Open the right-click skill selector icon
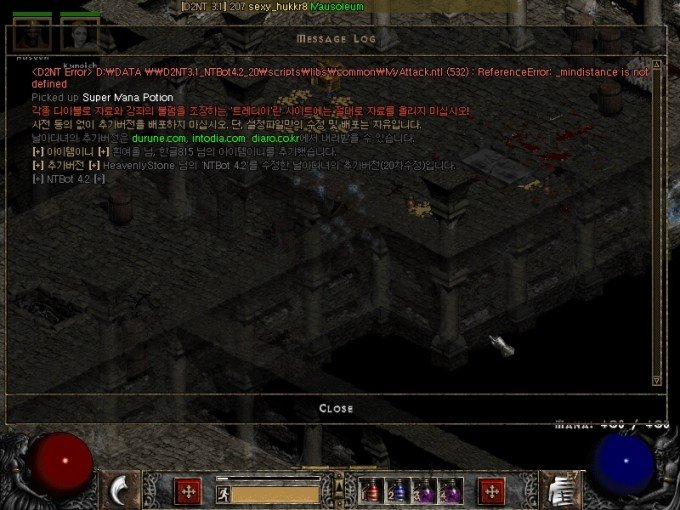The height and width of the screenshot is (510, 680). click(x=559, y=489)
